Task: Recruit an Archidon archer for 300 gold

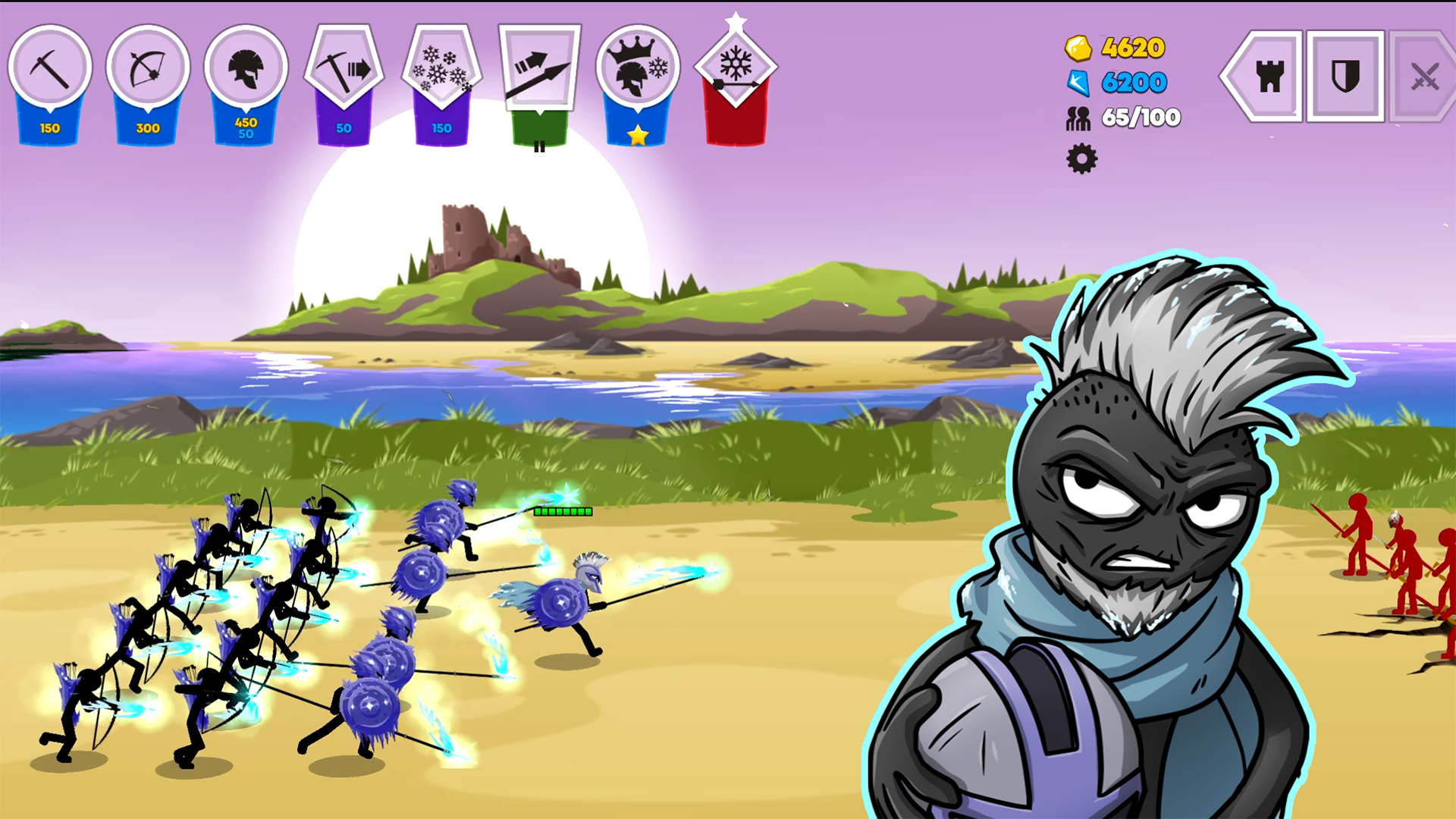Action: [x=148, y=68]
